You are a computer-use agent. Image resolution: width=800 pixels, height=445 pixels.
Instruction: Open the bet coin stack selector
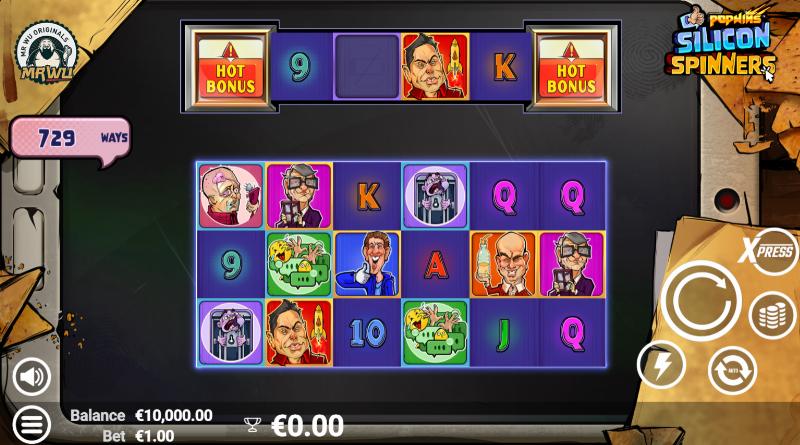772,316
